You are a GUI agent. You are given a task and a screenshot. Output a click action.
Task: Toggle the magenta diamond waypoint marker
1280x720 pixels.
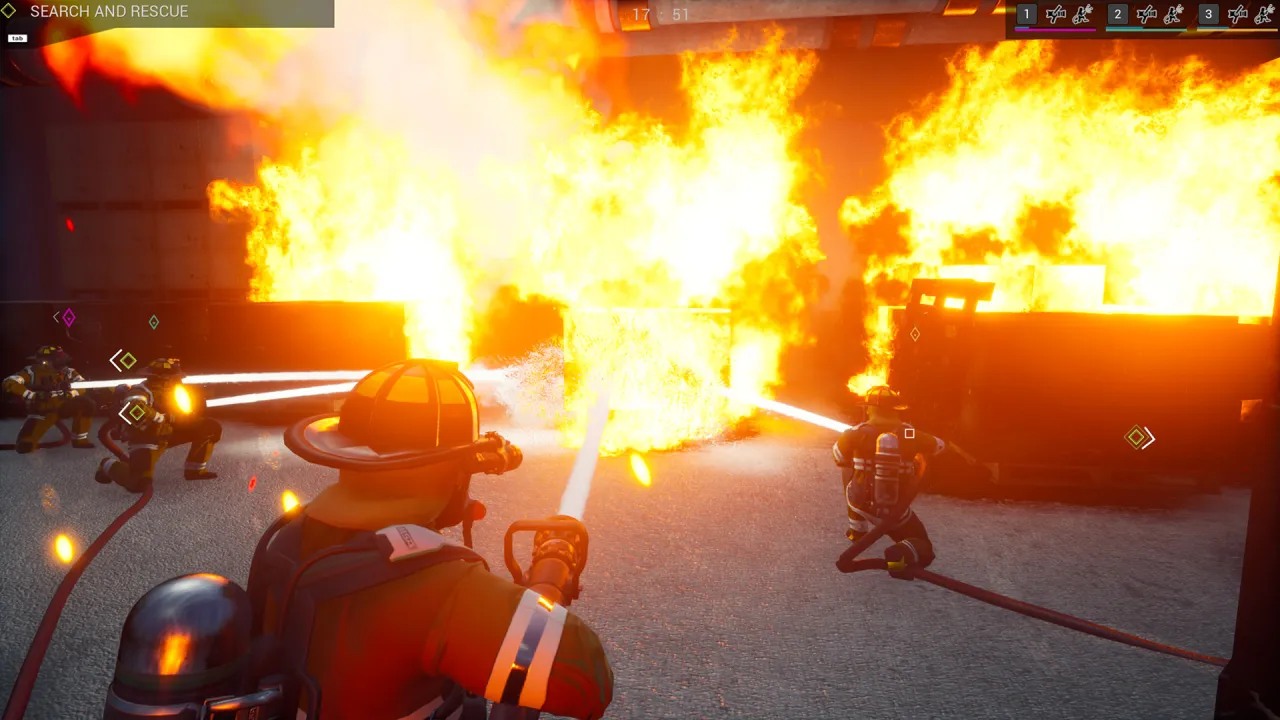click(67, 317)
